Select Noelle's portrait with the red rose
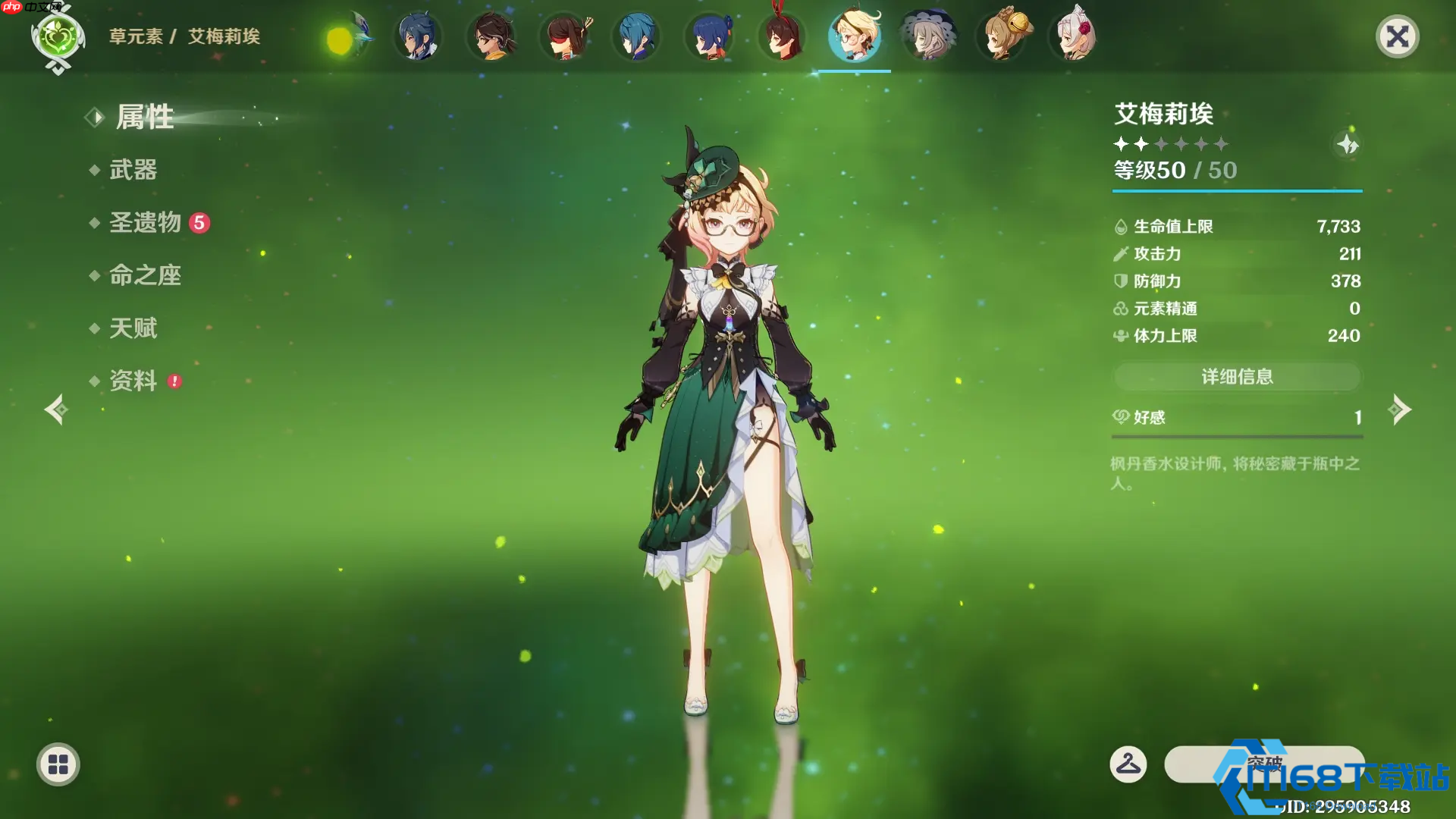This screenshot has height=819, width=1456. 1074,36
